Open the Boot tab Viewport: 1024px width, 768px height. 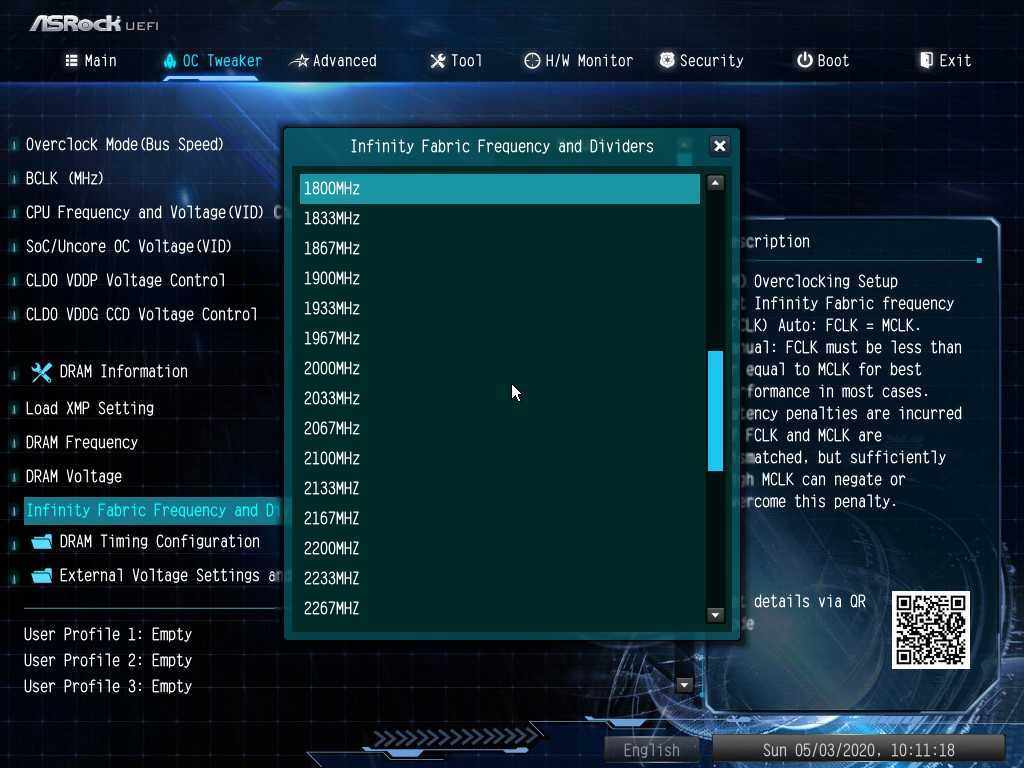point(823,61)
